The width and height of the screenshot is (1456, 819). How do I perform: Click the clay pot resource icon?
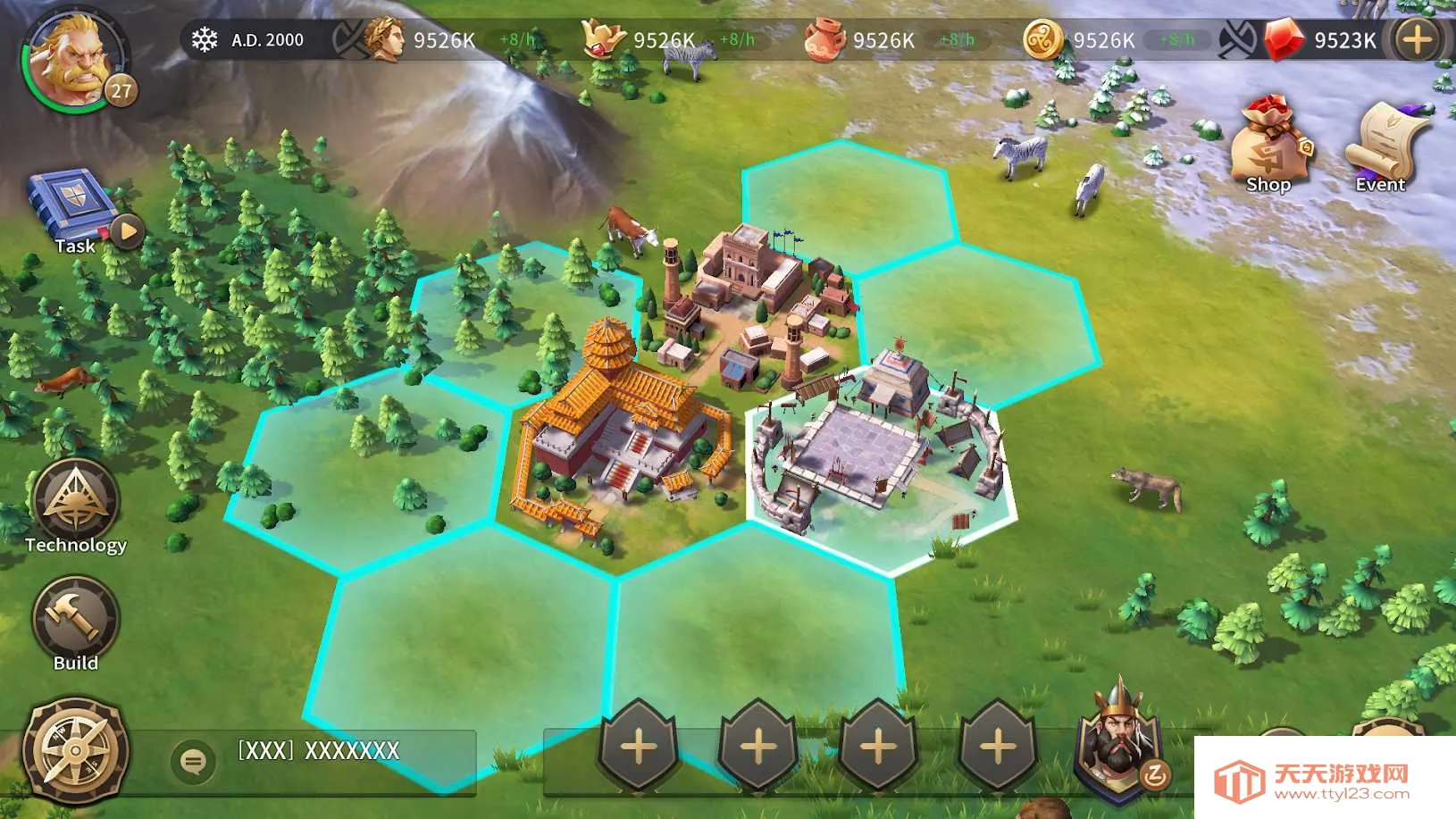point(824,40)
